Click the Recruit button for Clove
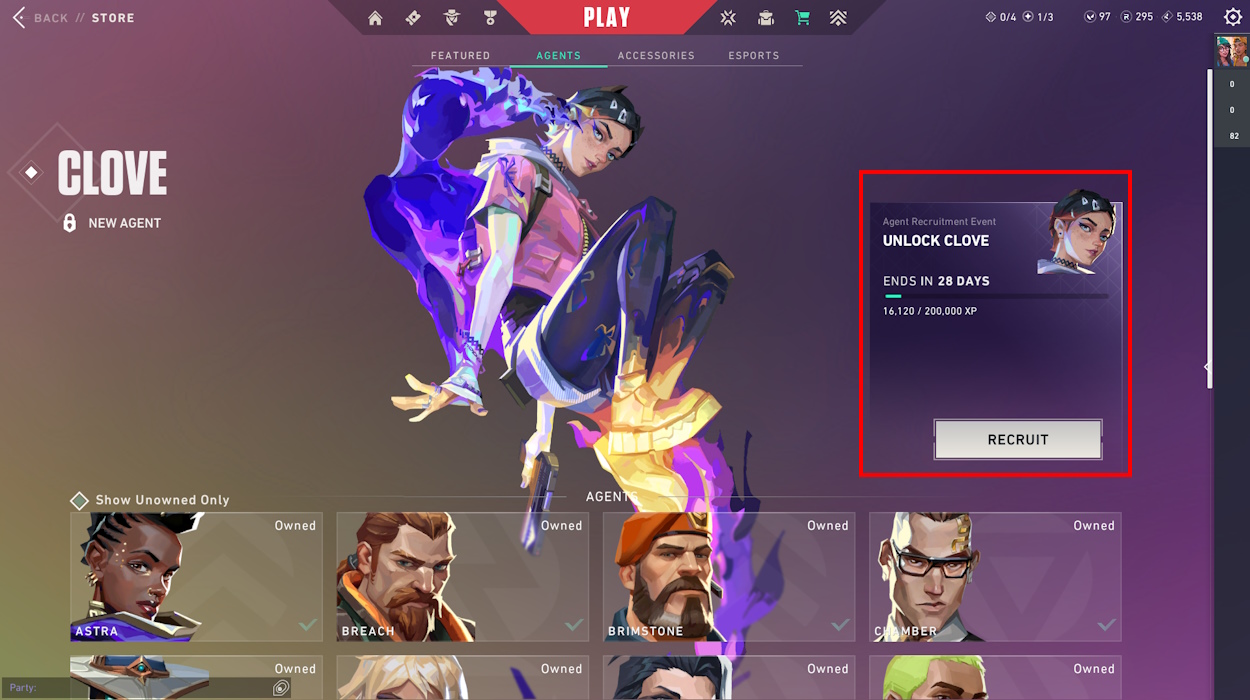Image resolution: width=1250 pixels, height=700 pixels. coord(1018,439)
